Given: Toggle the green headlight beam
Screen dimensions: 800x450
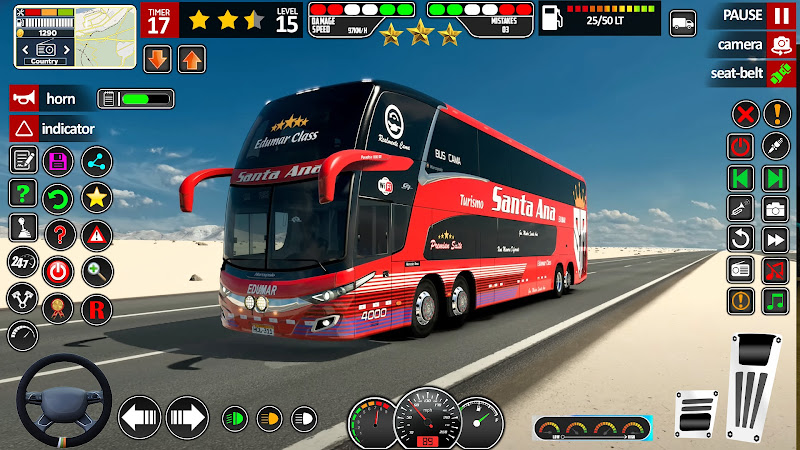Looking at the screenshot, I should tap(234, 416).
